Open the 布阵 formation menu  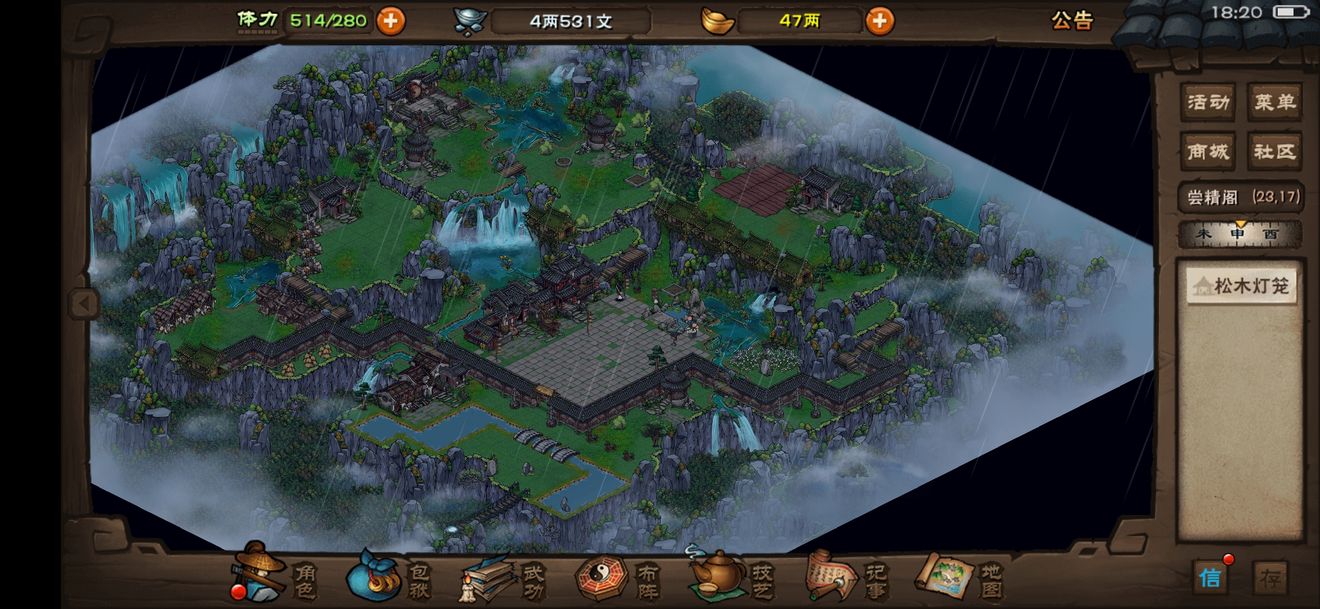tap(618, 577)
